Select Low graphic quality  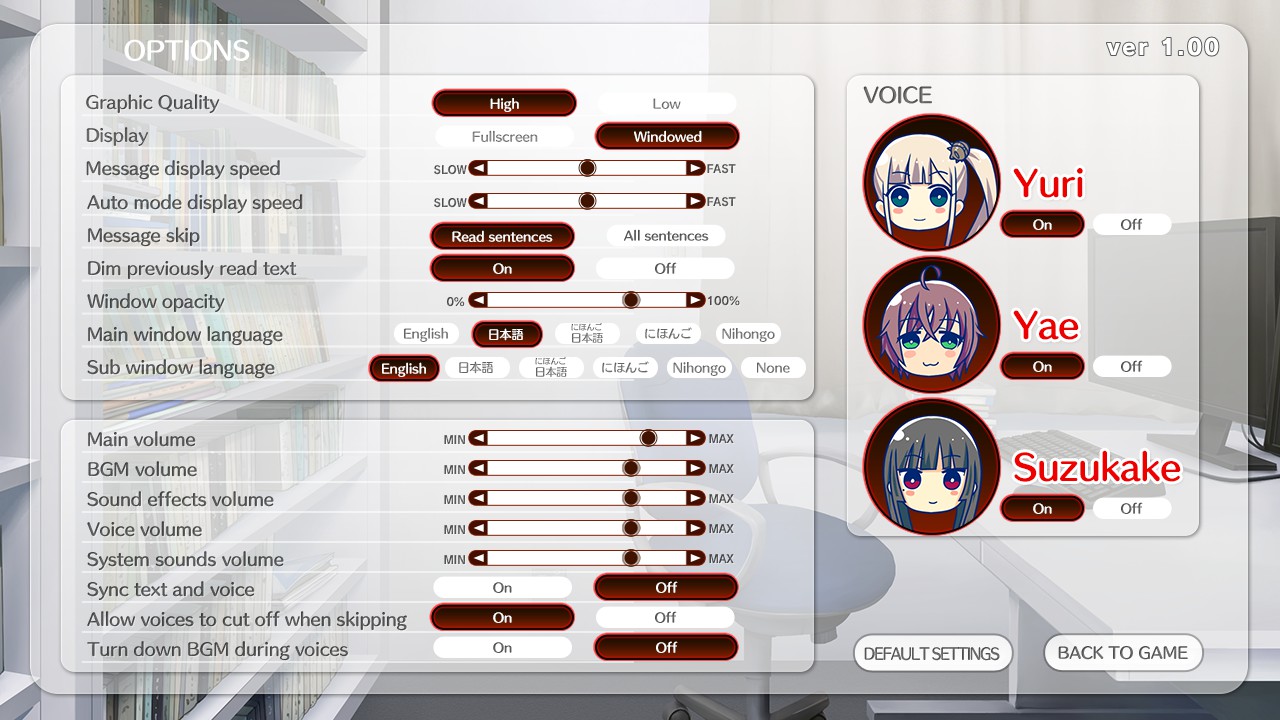click(x=666, y=103)
